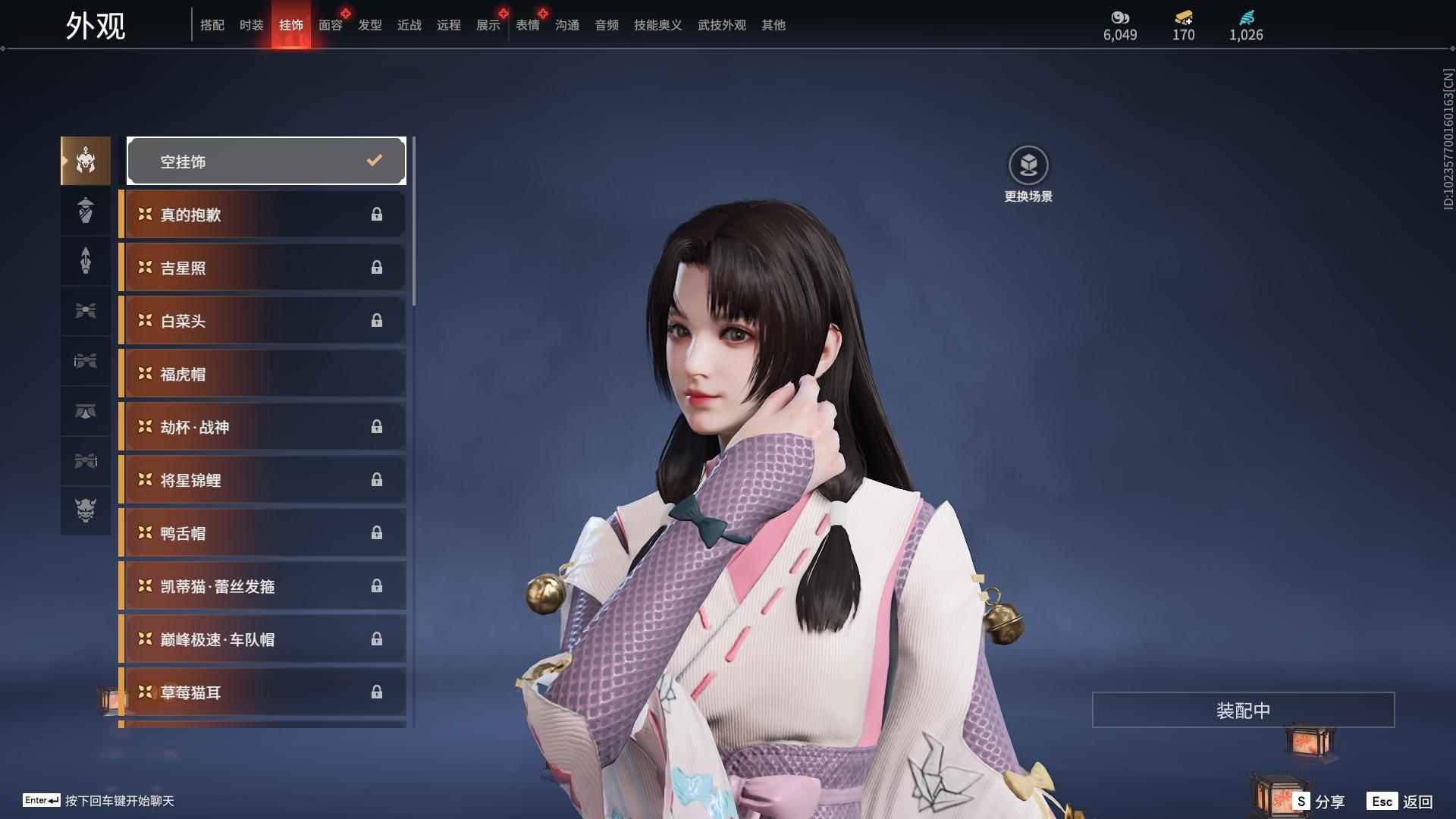This screenshot has height=819, width=1456.
Task: Select the head accessory category icon
Action: coord(85,161)
